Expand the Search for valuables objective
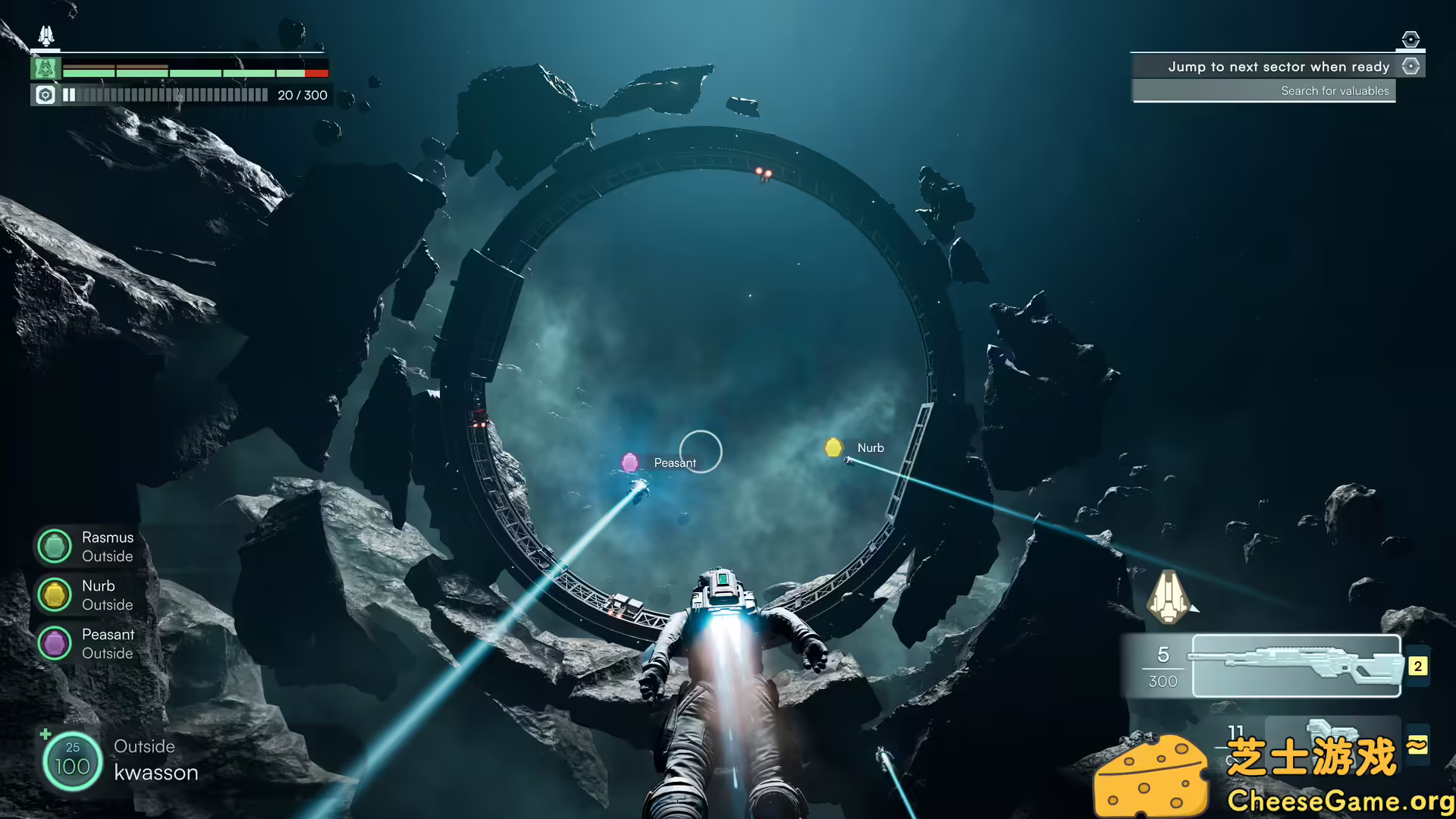This screenshot has height=819, width=1456. (1334, 90)
